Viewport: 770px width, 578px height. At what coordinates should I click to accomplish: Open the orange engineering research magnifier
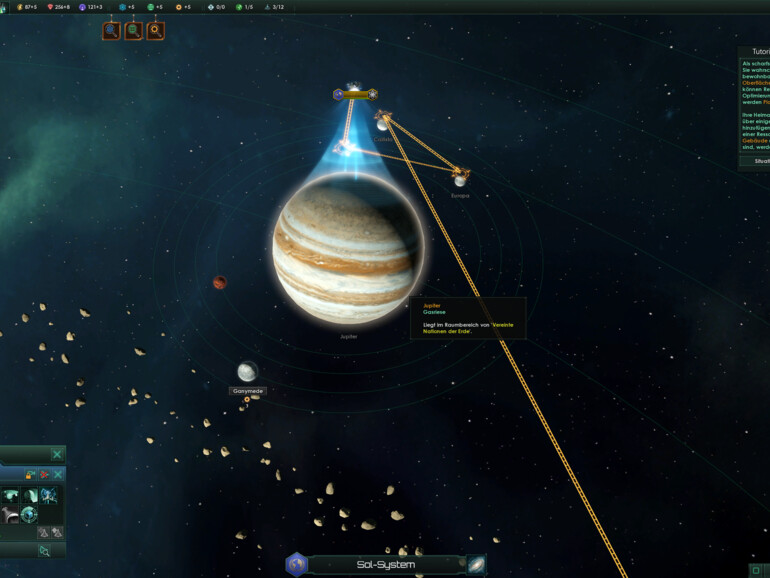coord(155,31)
